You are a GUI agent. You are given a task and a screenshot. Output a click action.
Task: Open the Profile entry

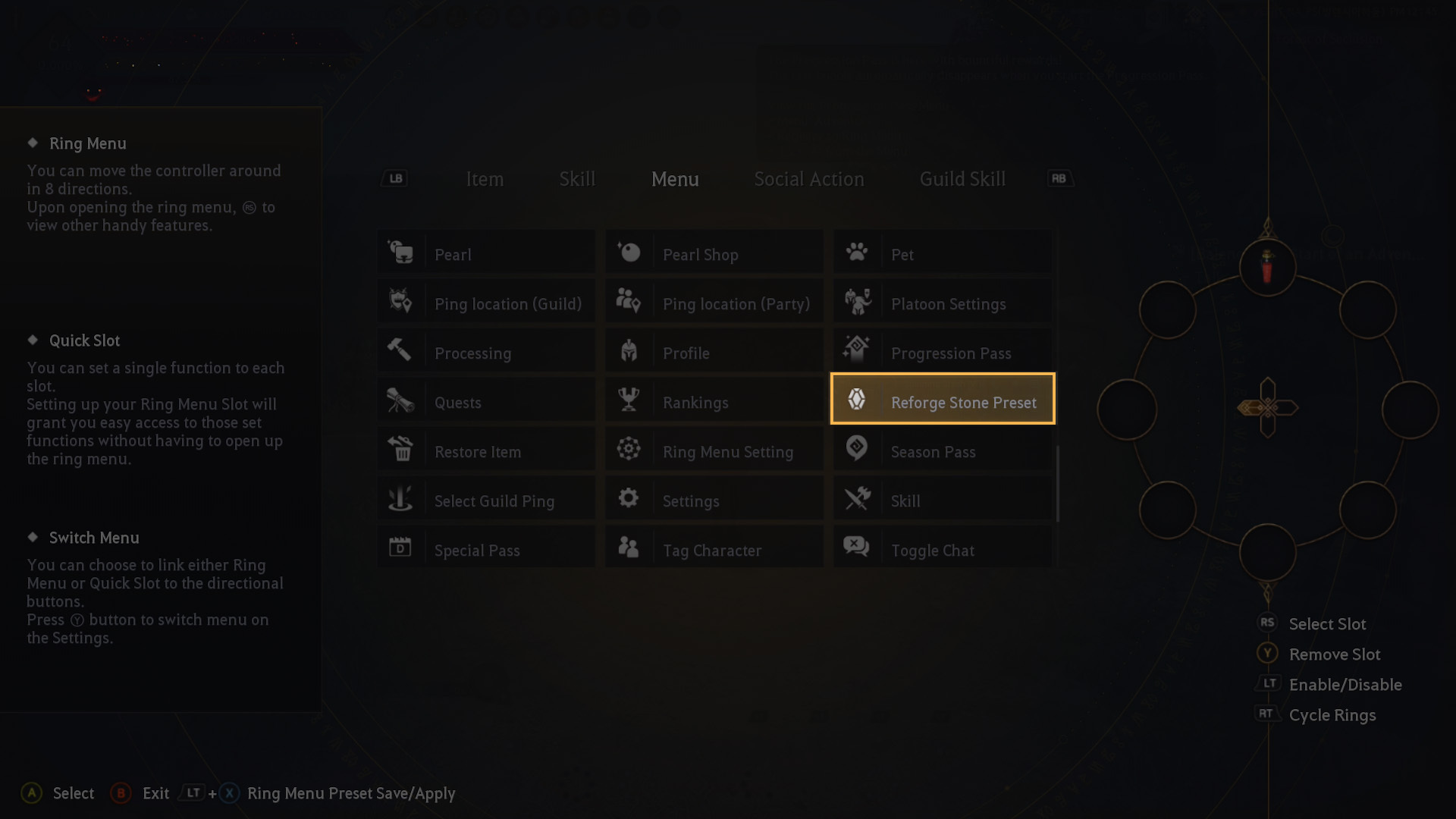[x=714, y=353]
